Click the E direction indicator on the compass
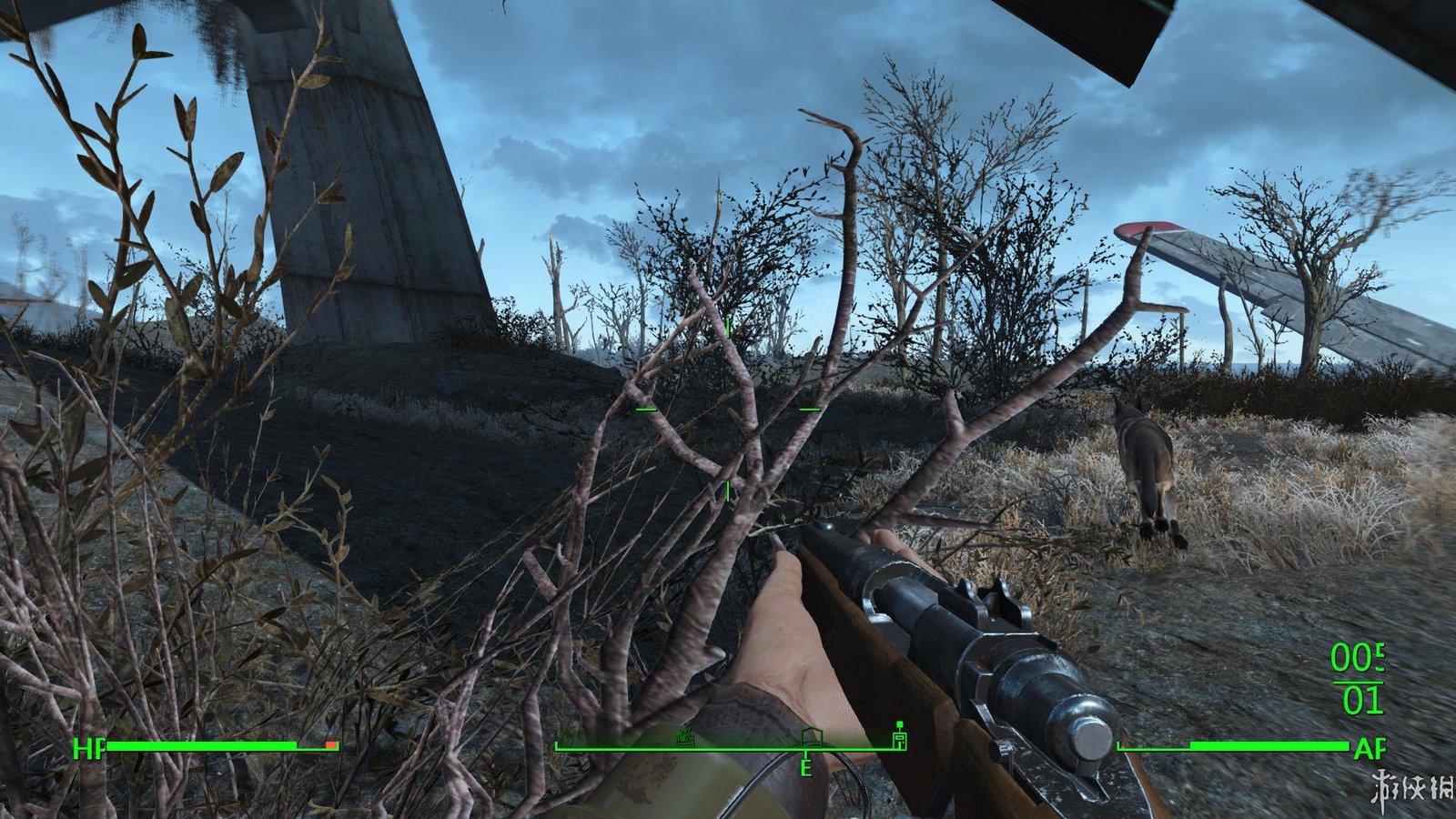 [805, 768]
